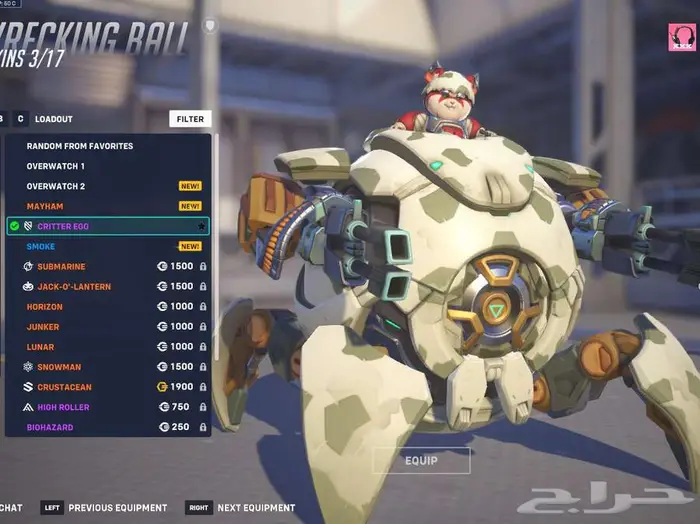Select Random From Favorites option

[x=80, y=146]
